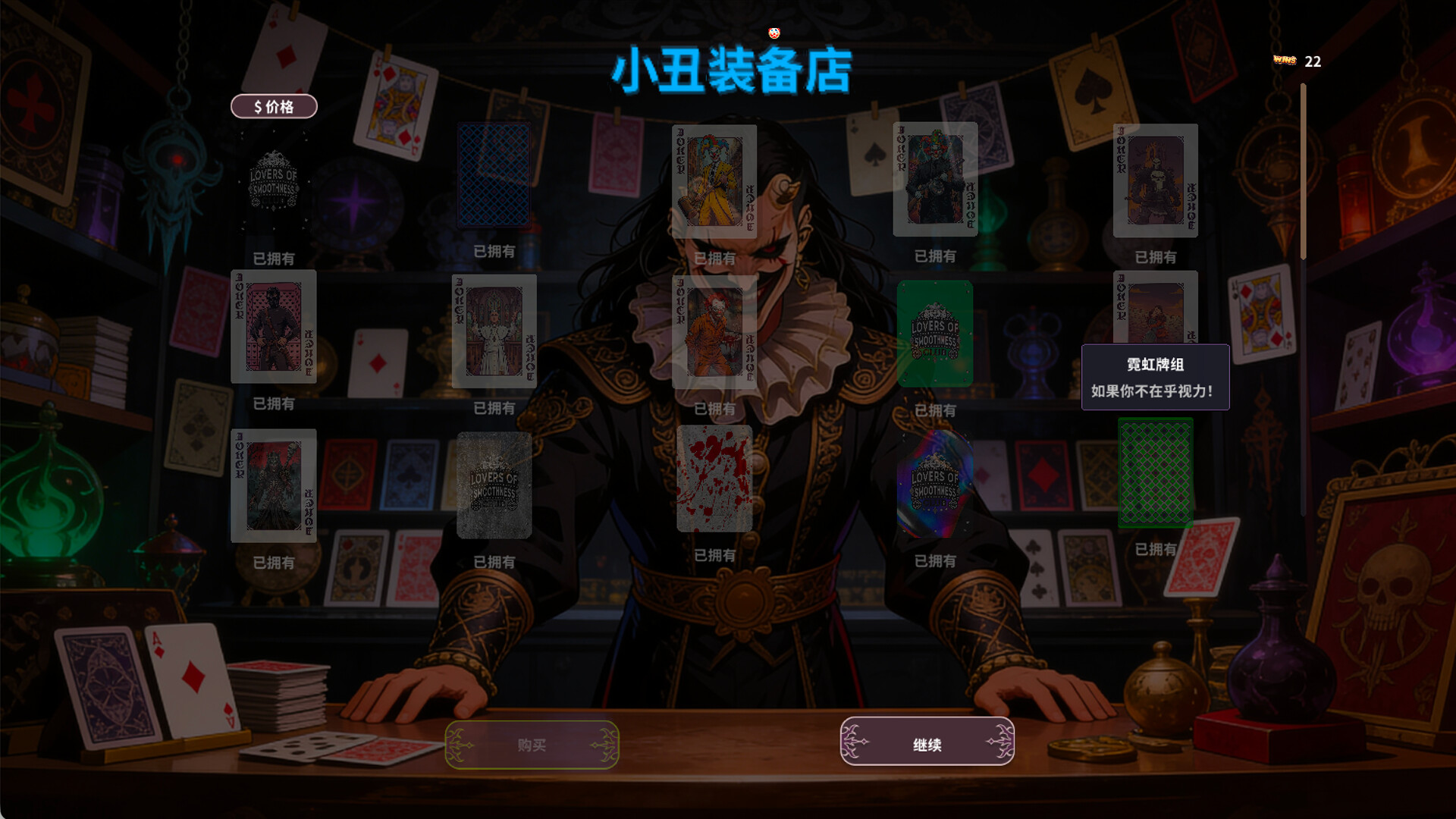Viewport: 1456px width, 819px height.
Task: Select the grey Lovers of Smoothness deck in bottom row
Action: tap(493, 485)
